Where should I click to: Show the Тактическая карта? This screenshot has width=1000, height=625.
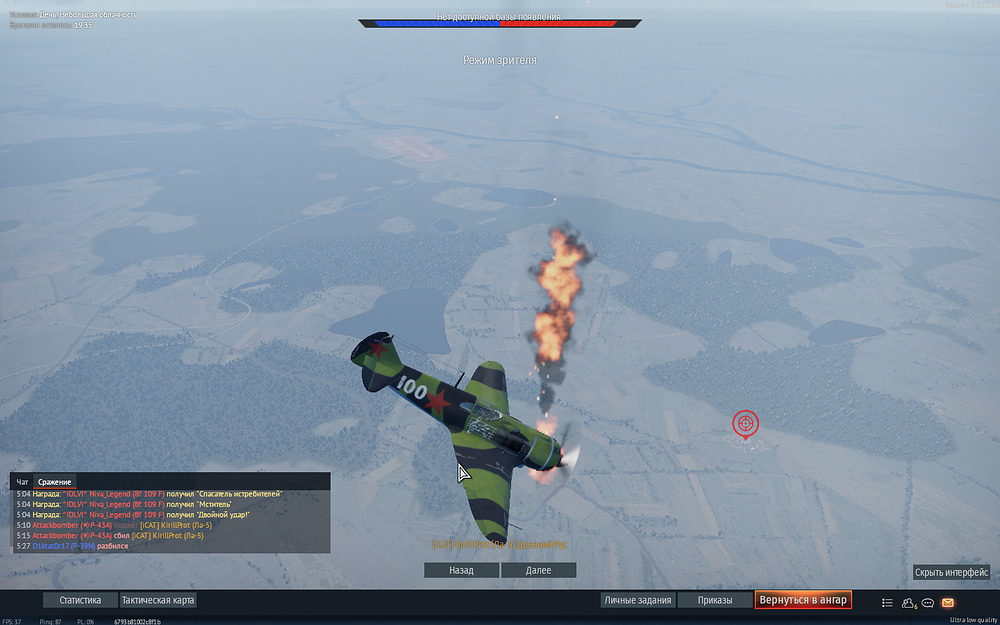158,601
